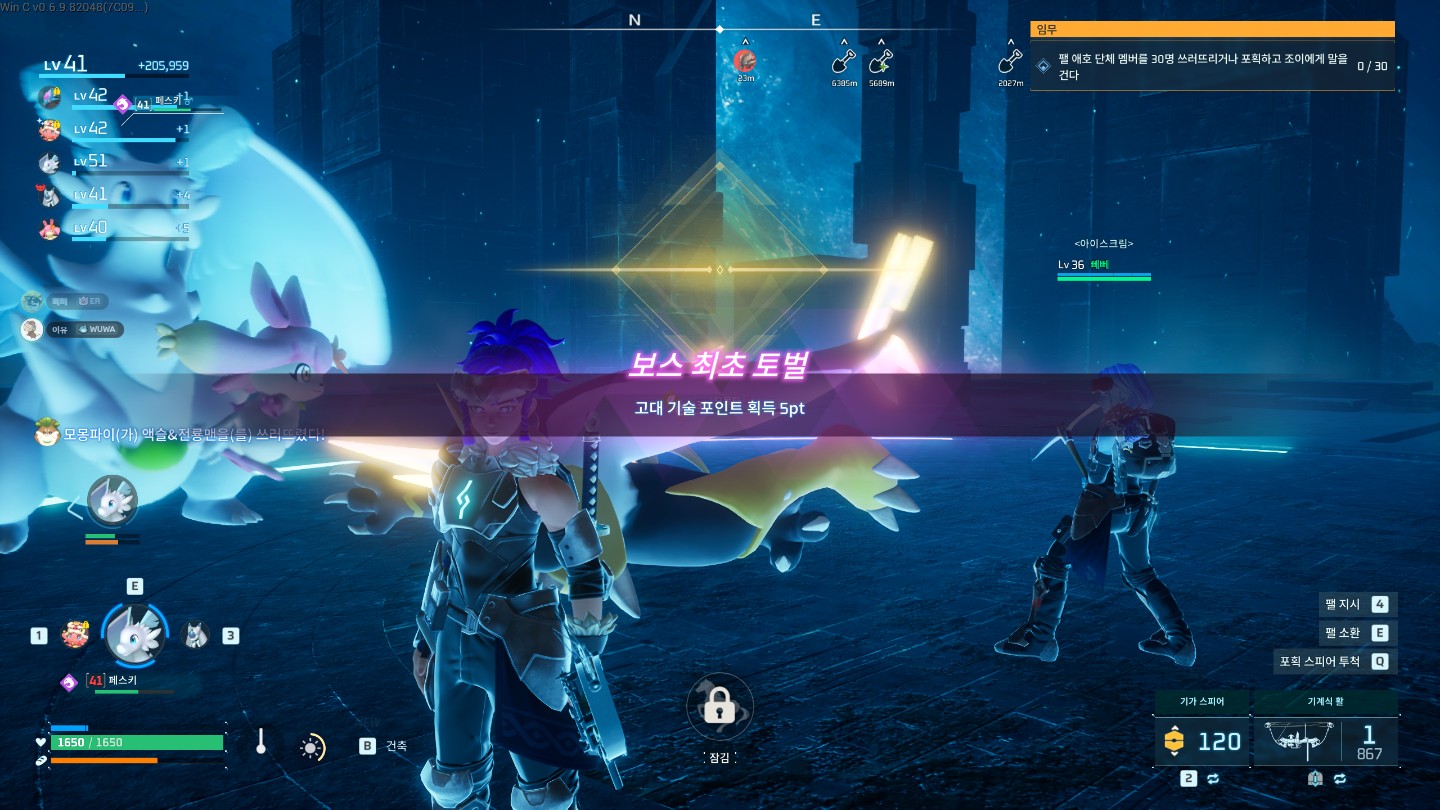Viewport: 1440px width, 810px height.
Task: Click the sun time-of-day indicator
Action: coord(312,747)
